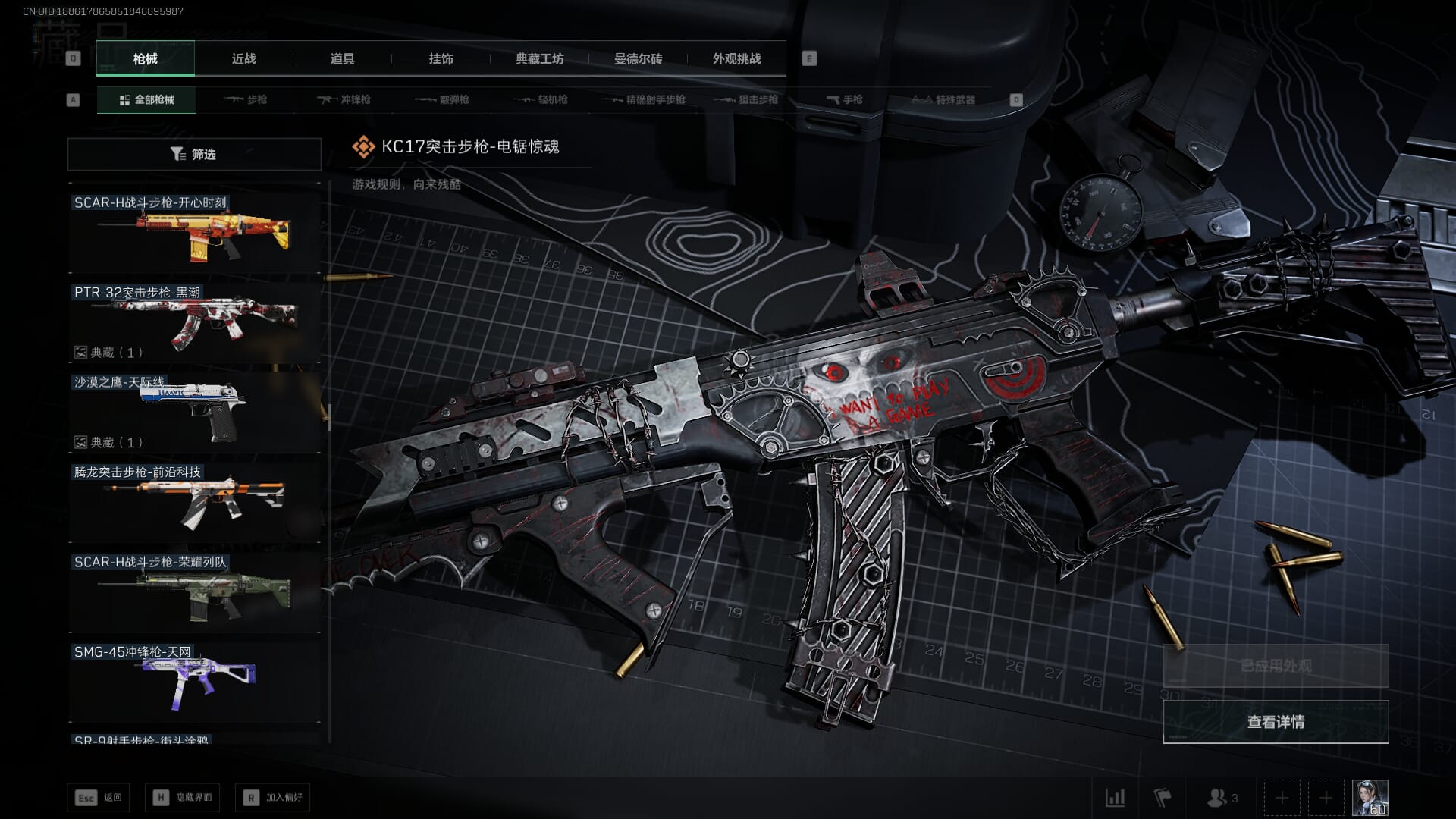
Task: Open the 道具 items tab
Action: (342, 58)
